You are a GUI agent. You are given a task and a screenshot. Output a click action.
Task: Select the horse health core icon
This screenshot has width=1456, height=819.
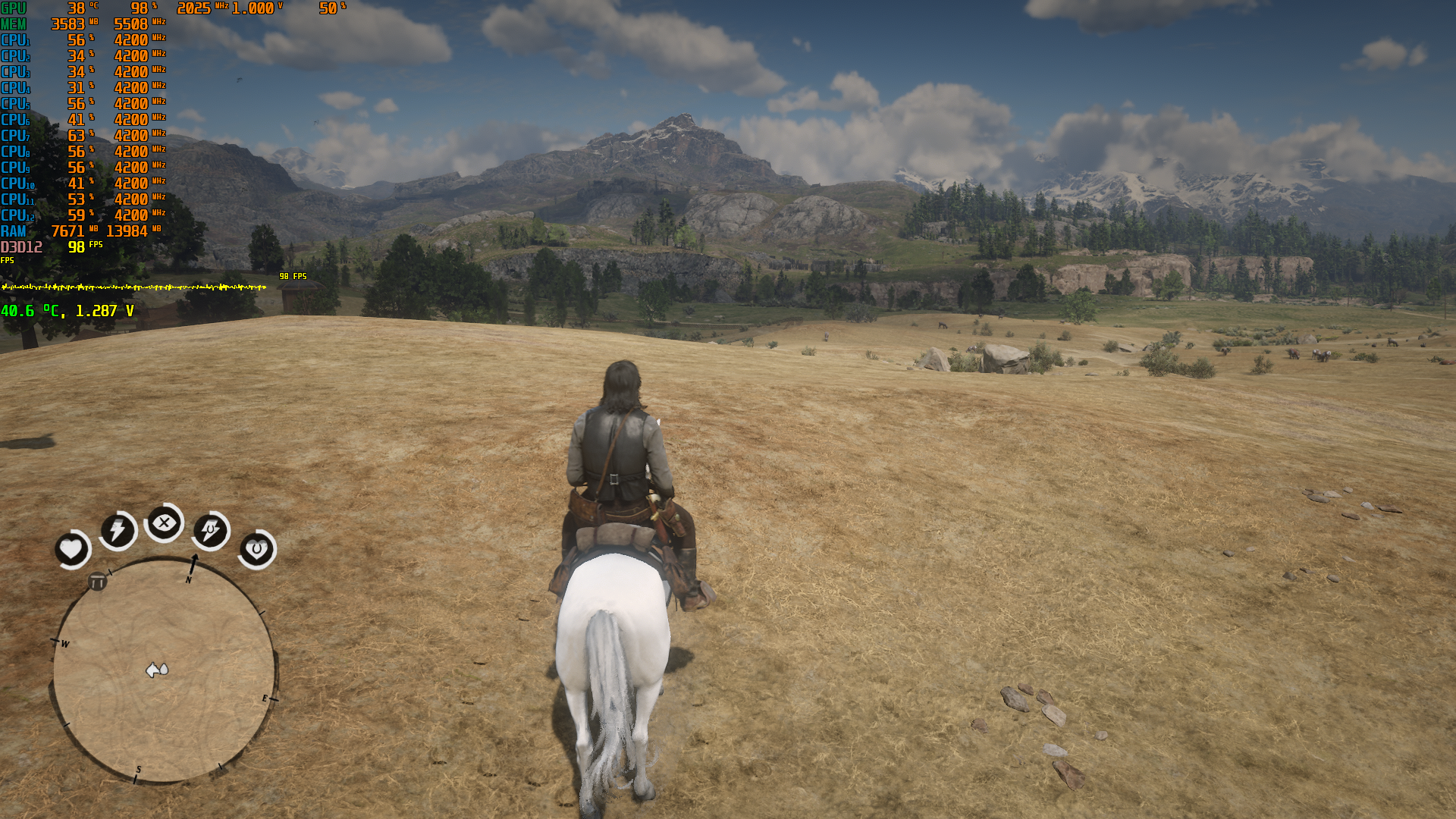[x=256, y=548]
